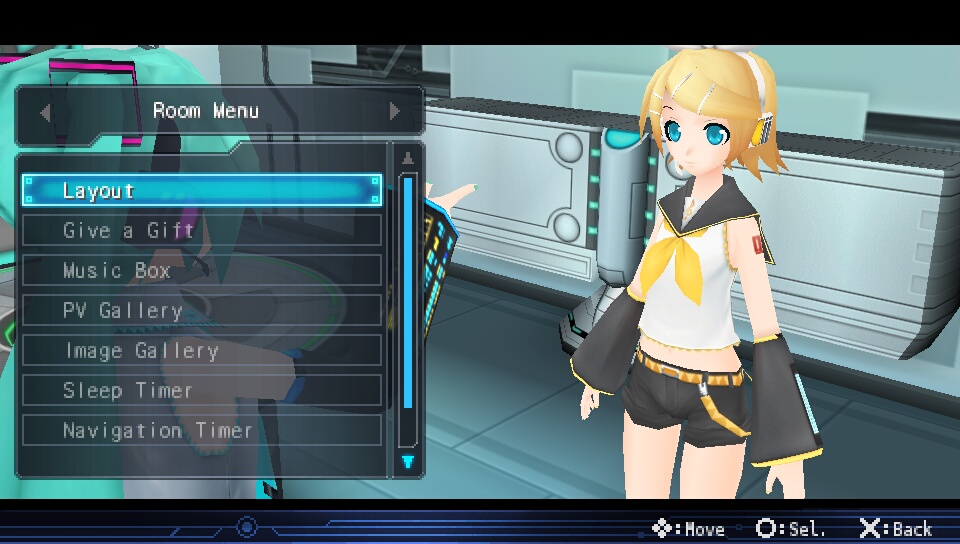Open the Music Box
The image size is (960, 544).
(201, 270)
